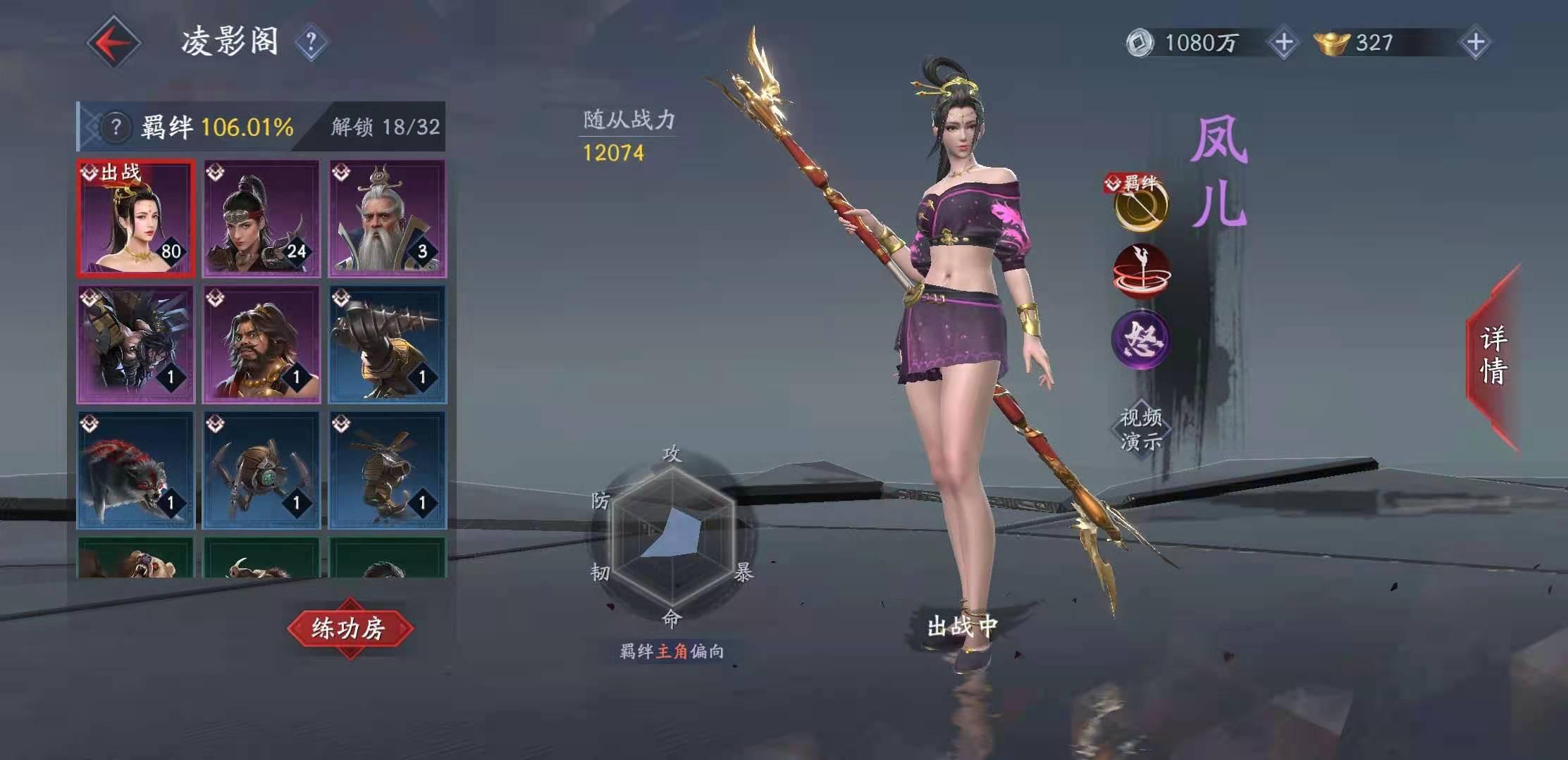Viewport: 1568px width, 760px height.
Task: Select the bearded brown-haired man follower
Action: coord(261,344)
